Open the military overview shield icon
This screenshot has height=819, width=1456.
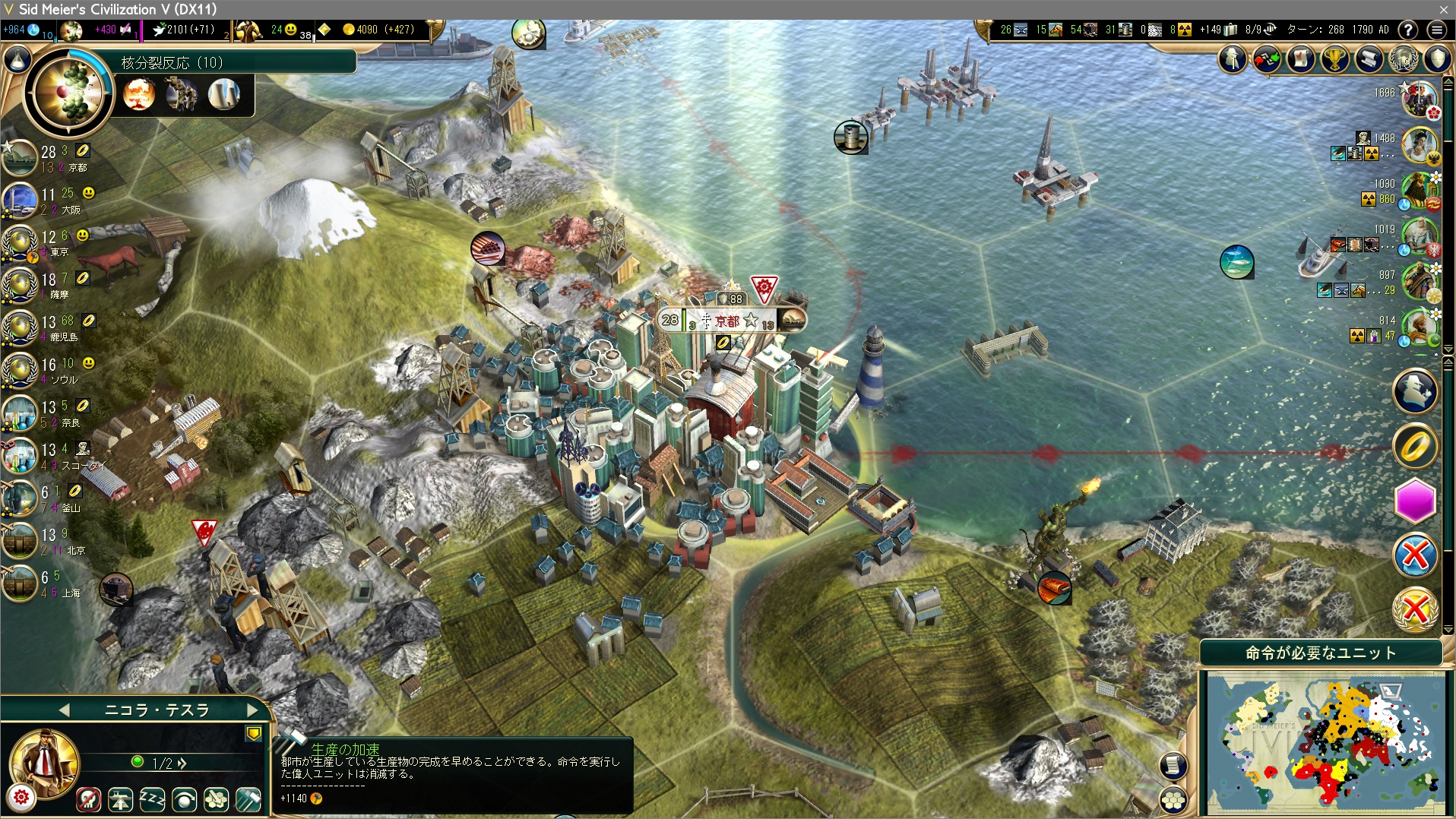click(1437, 58)
